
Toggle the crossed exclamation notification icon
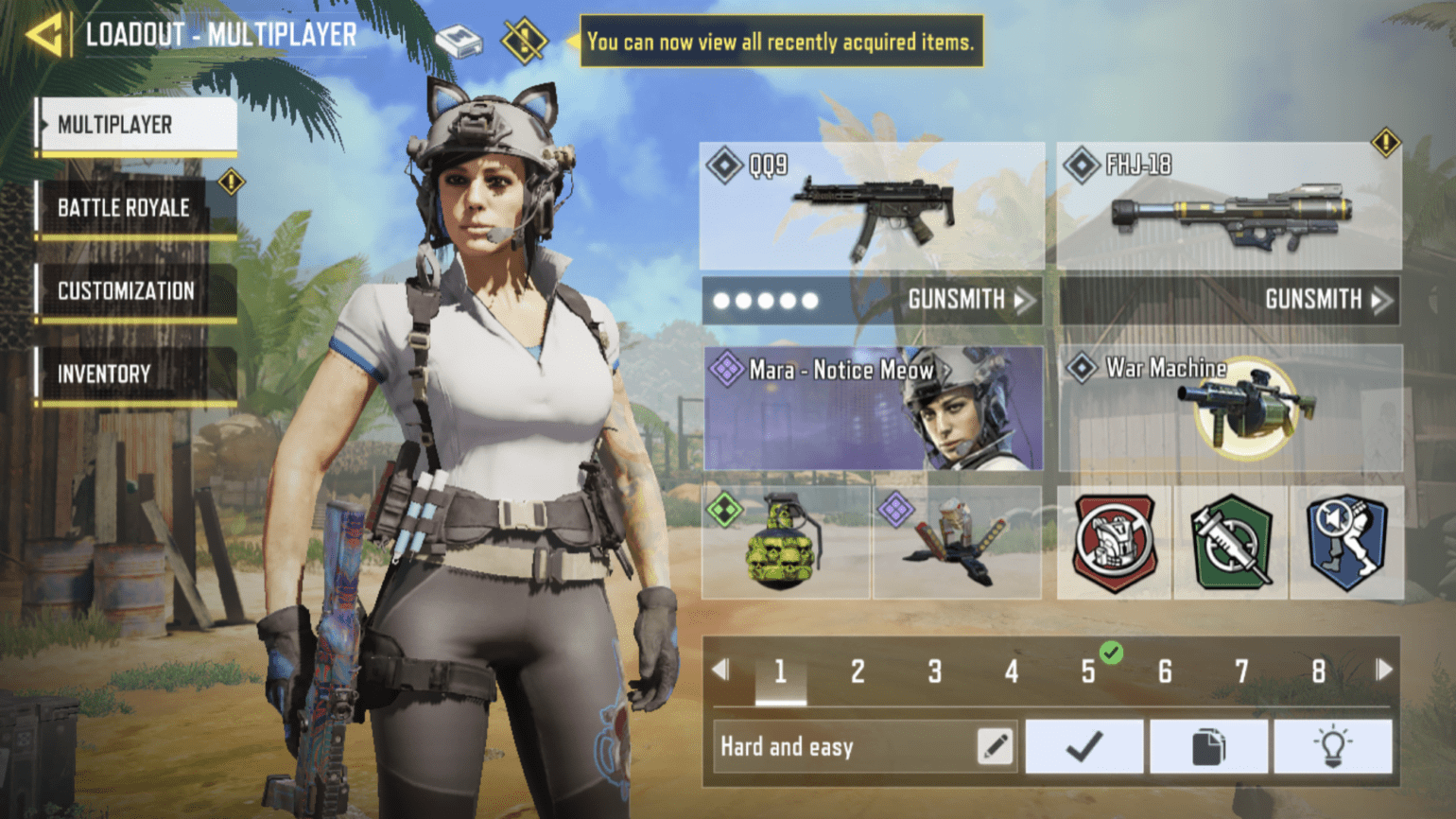click(523, 40)
